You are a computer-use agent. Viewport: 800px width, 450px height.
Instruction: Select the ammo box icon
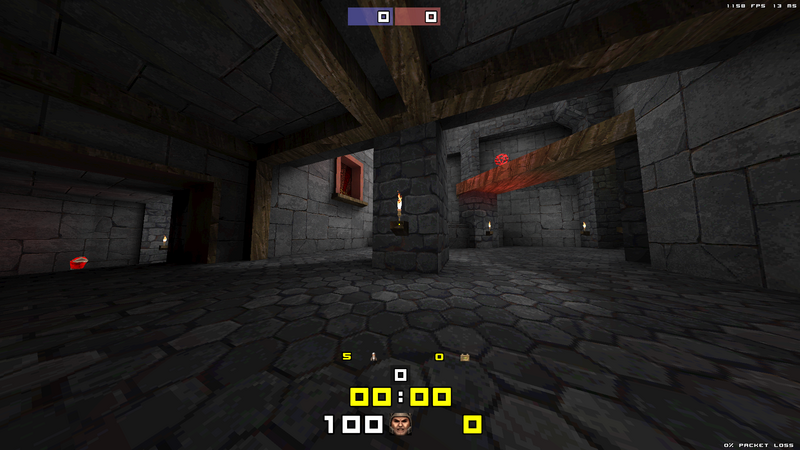tap(465, 357)
